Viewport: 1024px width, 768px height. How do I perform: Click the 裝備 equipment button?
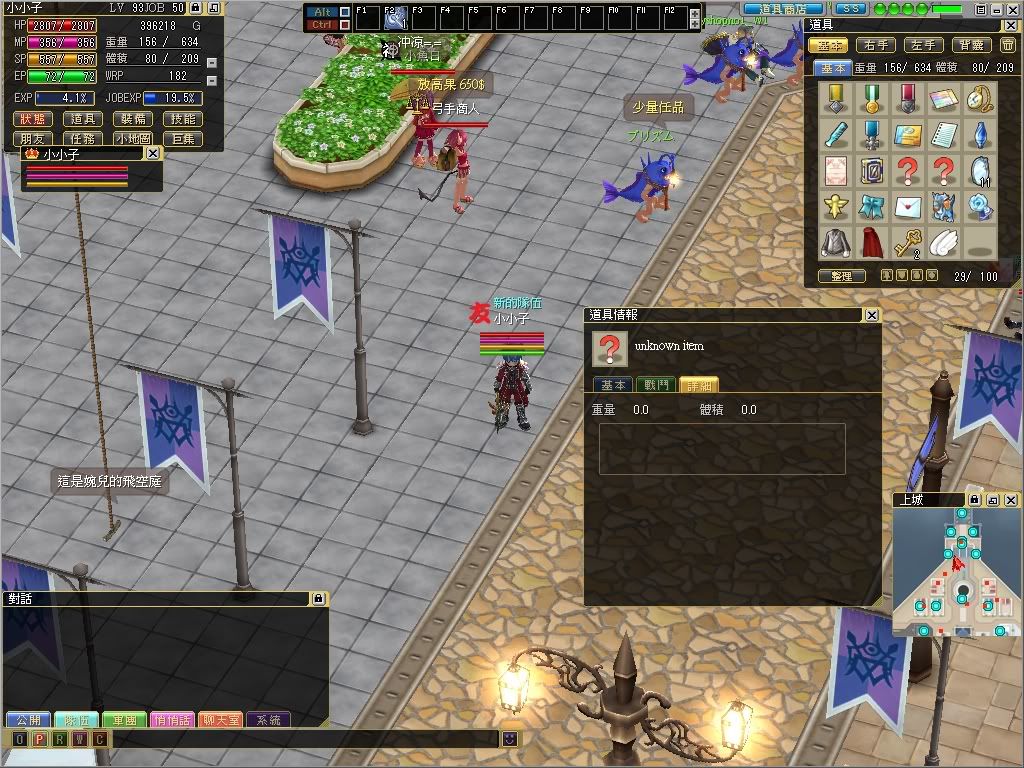tap(132, 119)
